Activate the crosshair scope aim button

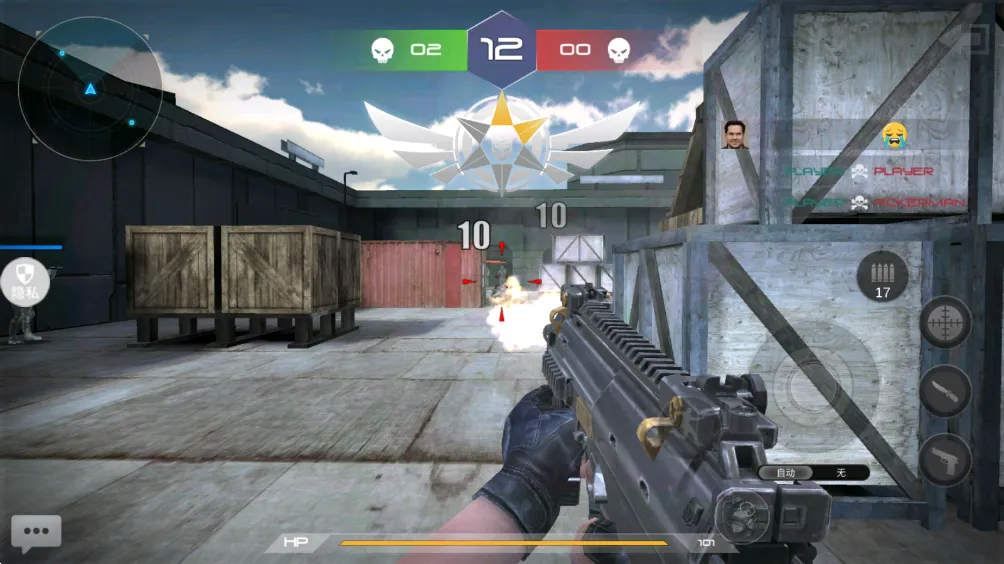945,323
